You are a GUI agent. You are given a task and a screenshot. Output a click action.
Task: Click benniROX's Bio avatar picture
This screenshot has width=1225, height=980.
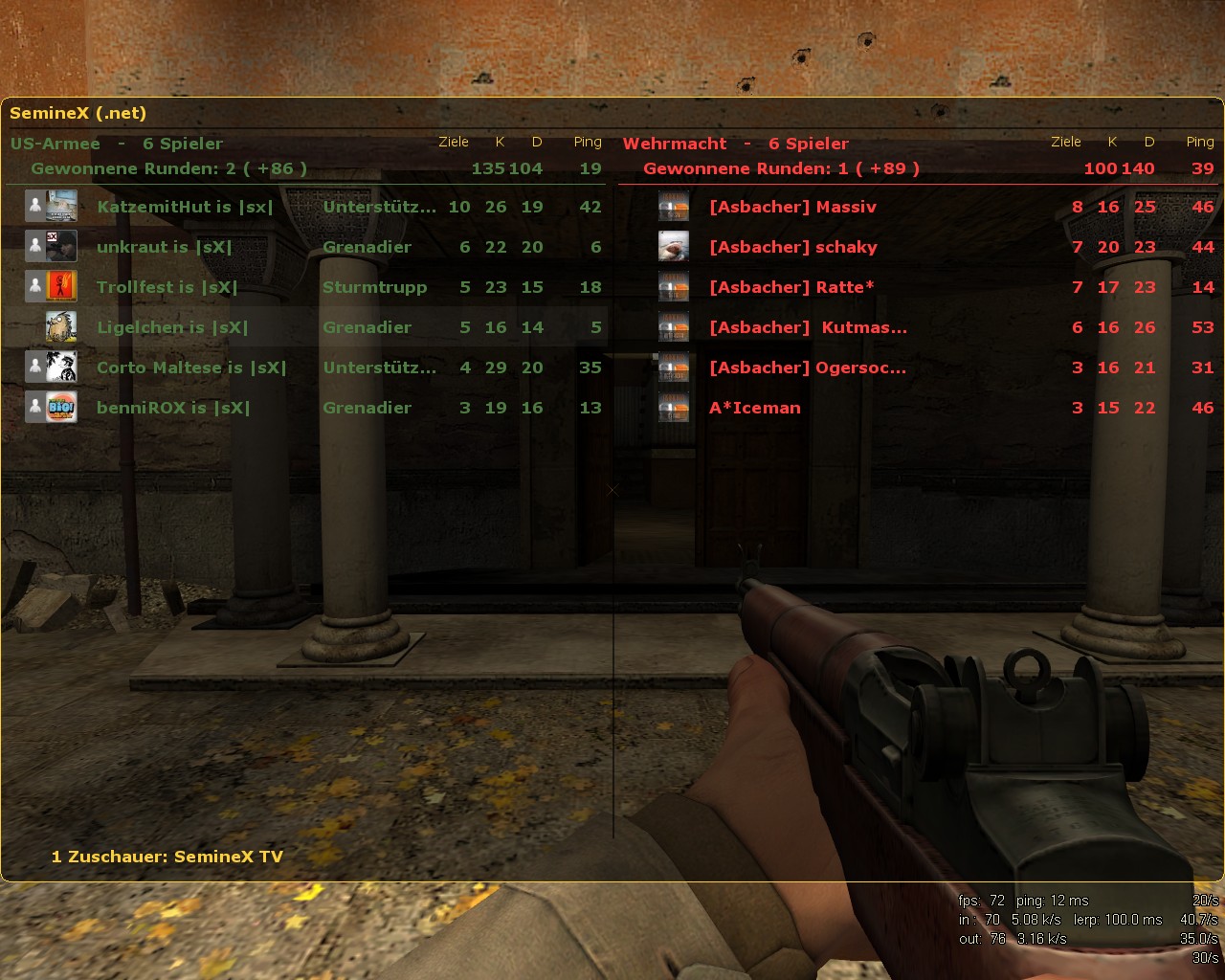tap(62, 408)
